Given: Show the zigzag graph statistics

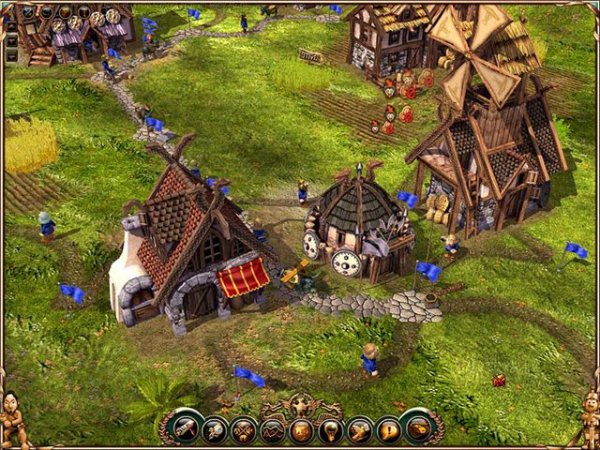Looking at the screenshot, I should point(273,431).
